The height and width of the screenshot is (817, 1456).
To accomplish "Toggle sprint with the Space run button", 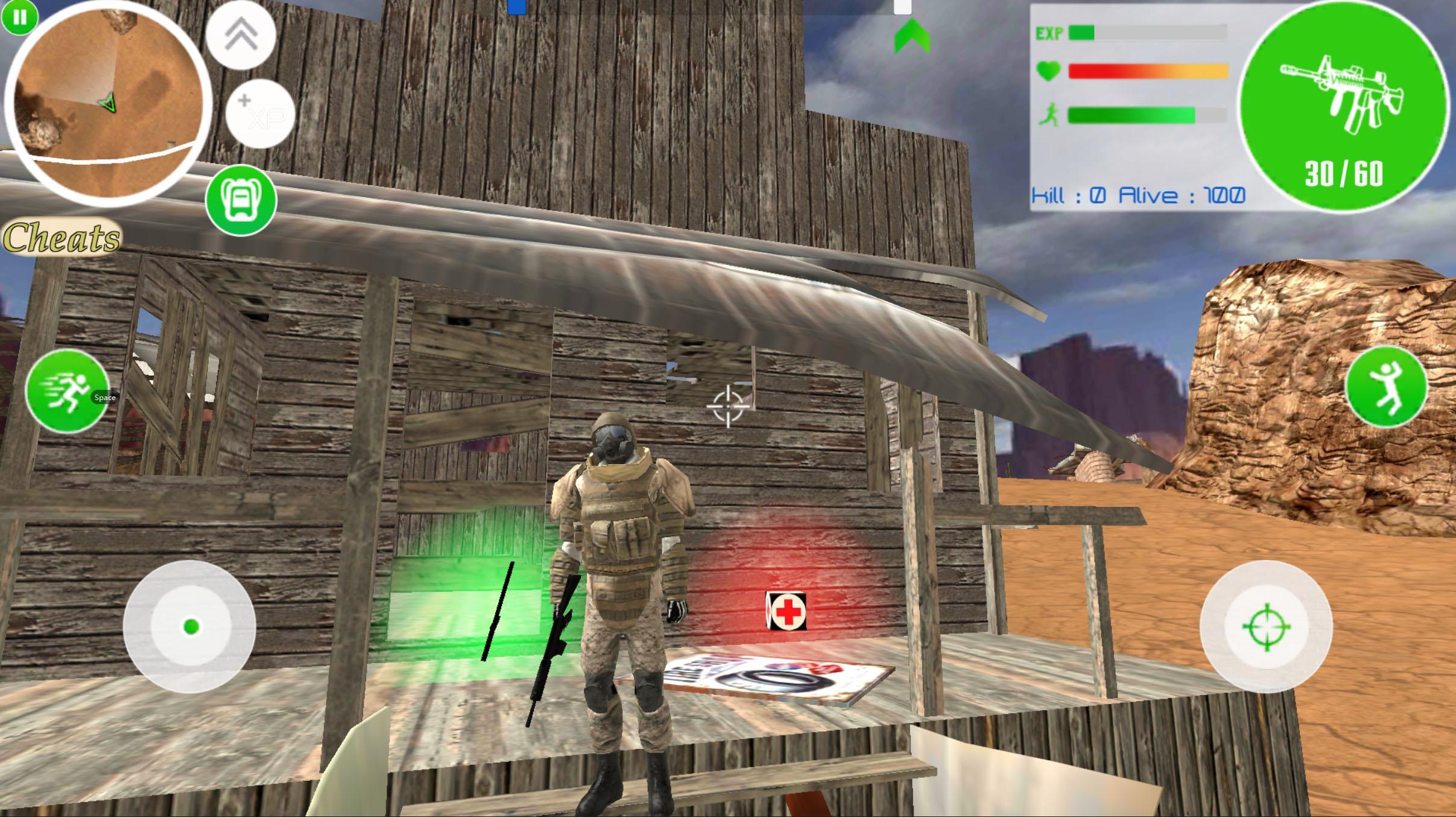I will (66, 392).
